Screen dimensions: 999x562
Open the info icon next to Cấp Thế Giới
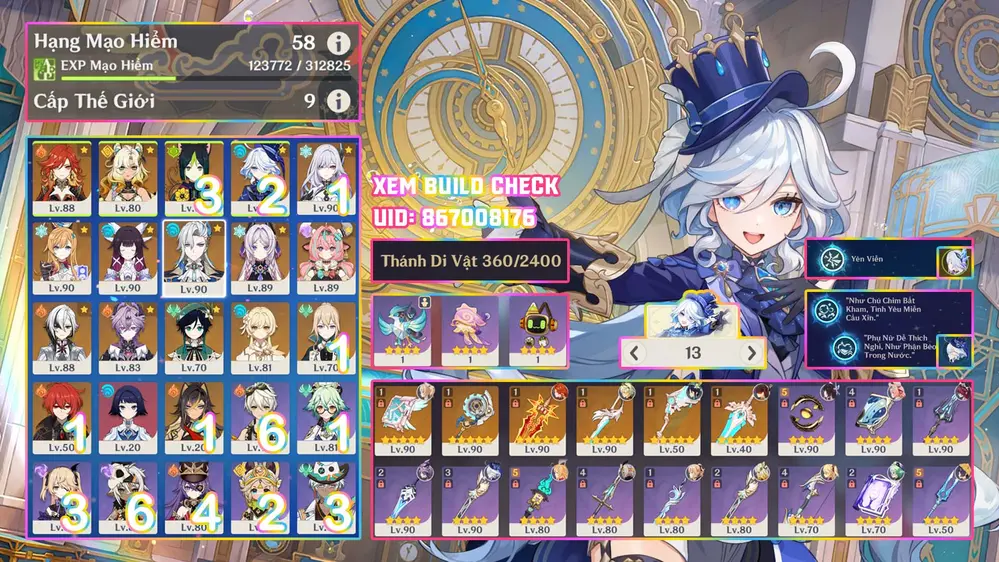click(x=338, y=101)
